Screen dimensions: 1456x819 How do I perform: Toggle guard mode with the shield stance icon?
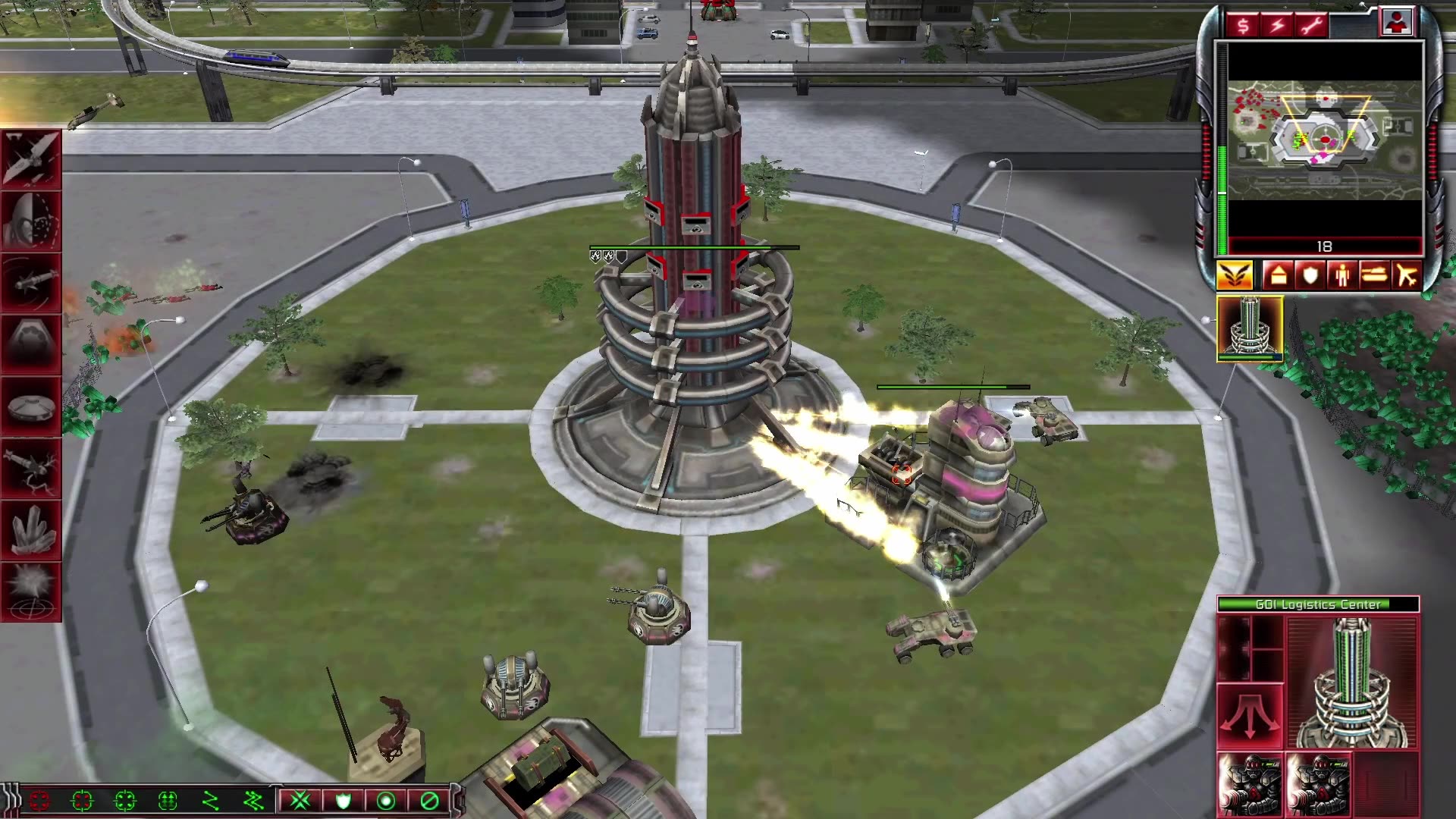(x=345, y=801)
